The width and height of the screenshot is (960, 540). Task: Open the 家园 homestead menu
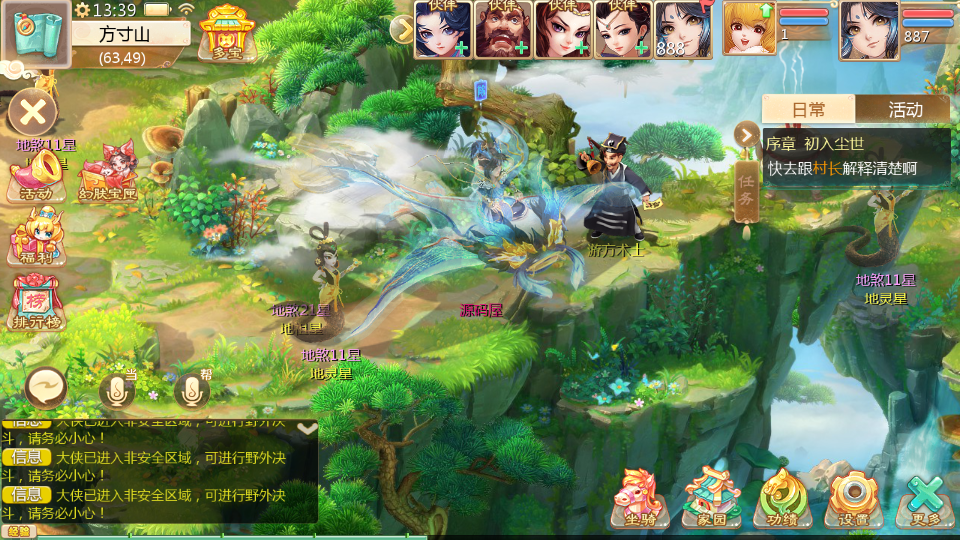(710, 497)
